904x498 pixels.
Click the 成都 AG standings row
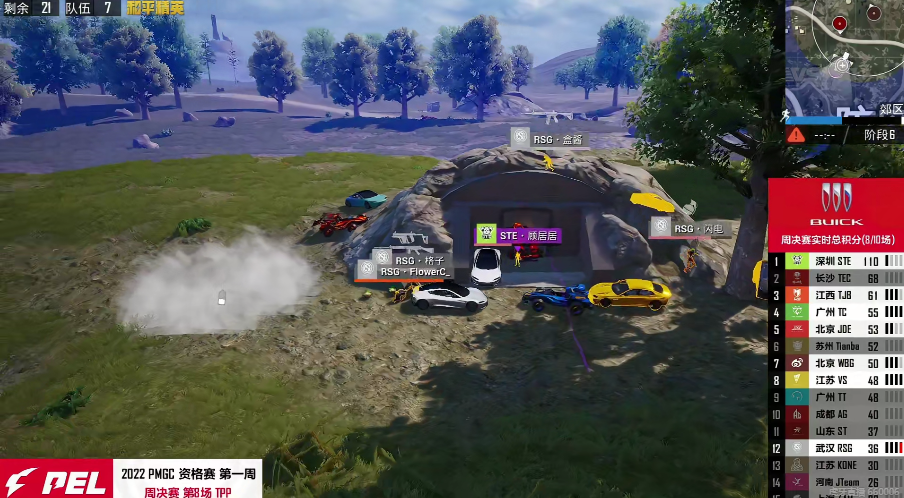pos(836,414)
